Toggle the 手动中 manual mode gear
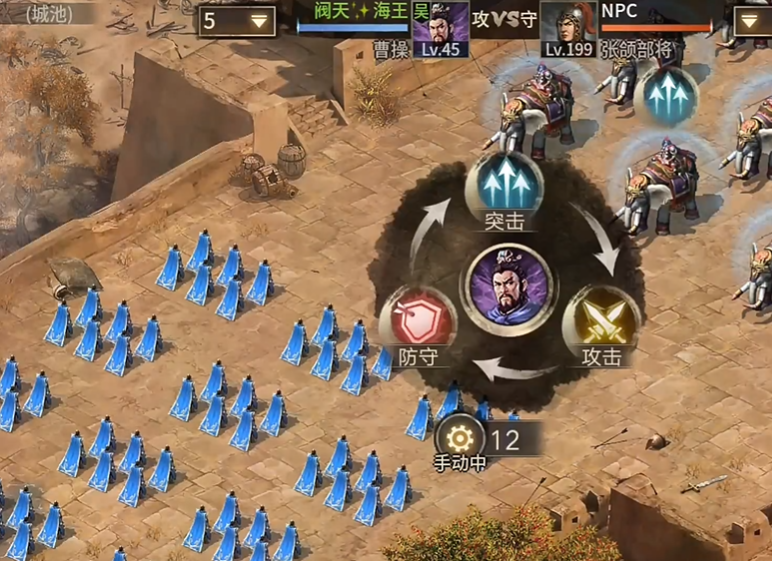The image size is (772, 561). [460, 439]
